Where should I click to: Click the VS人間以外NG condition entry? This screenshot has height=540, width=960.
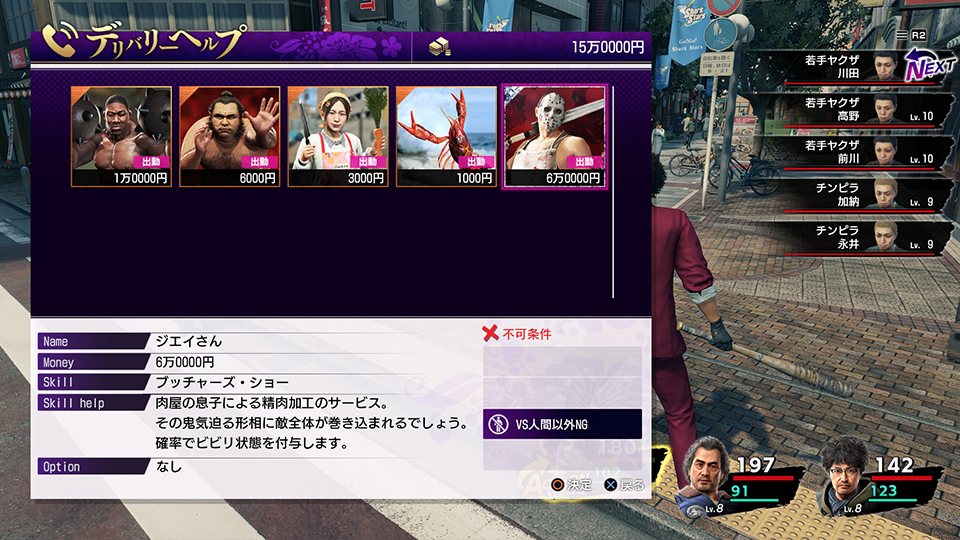562,424
